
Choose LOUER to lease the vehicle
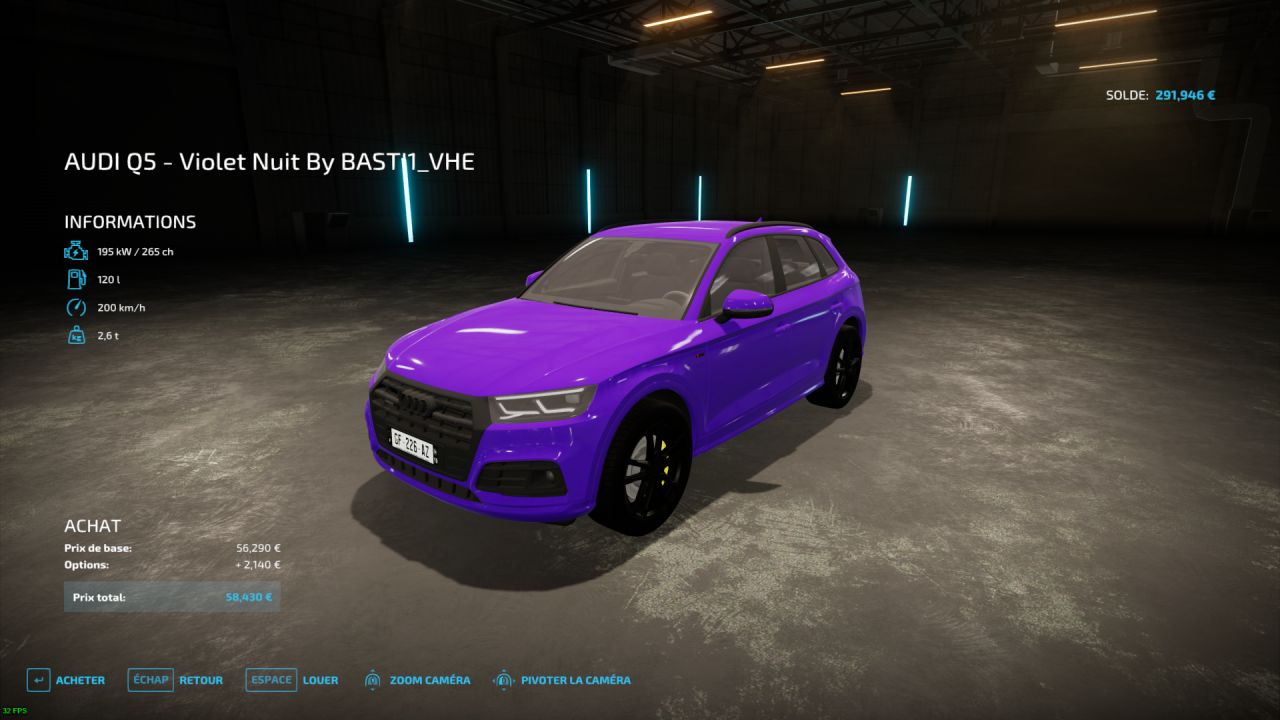click(293, 680)
